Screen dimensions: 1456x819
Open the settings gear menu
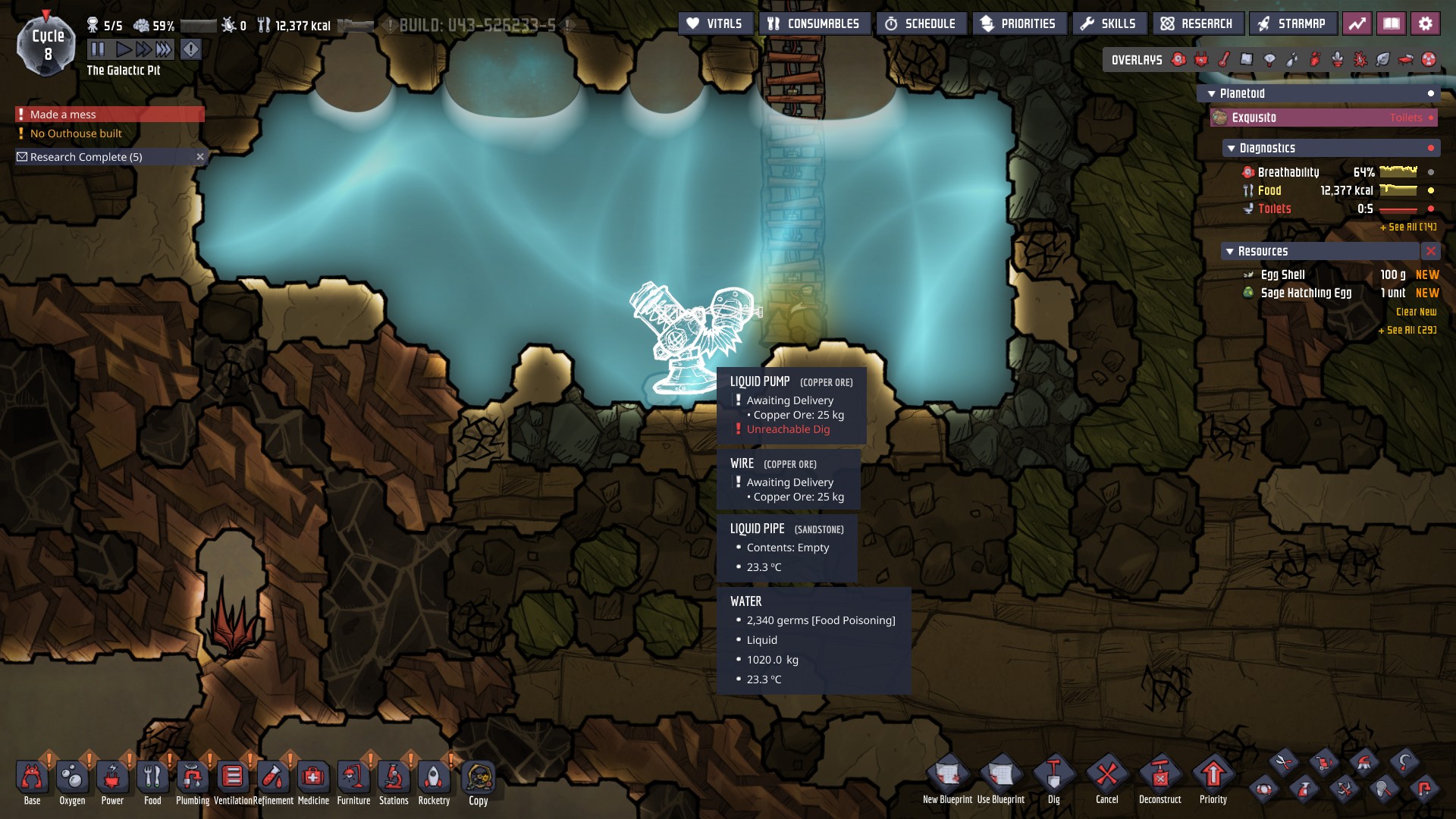(x=1425, y=24)
